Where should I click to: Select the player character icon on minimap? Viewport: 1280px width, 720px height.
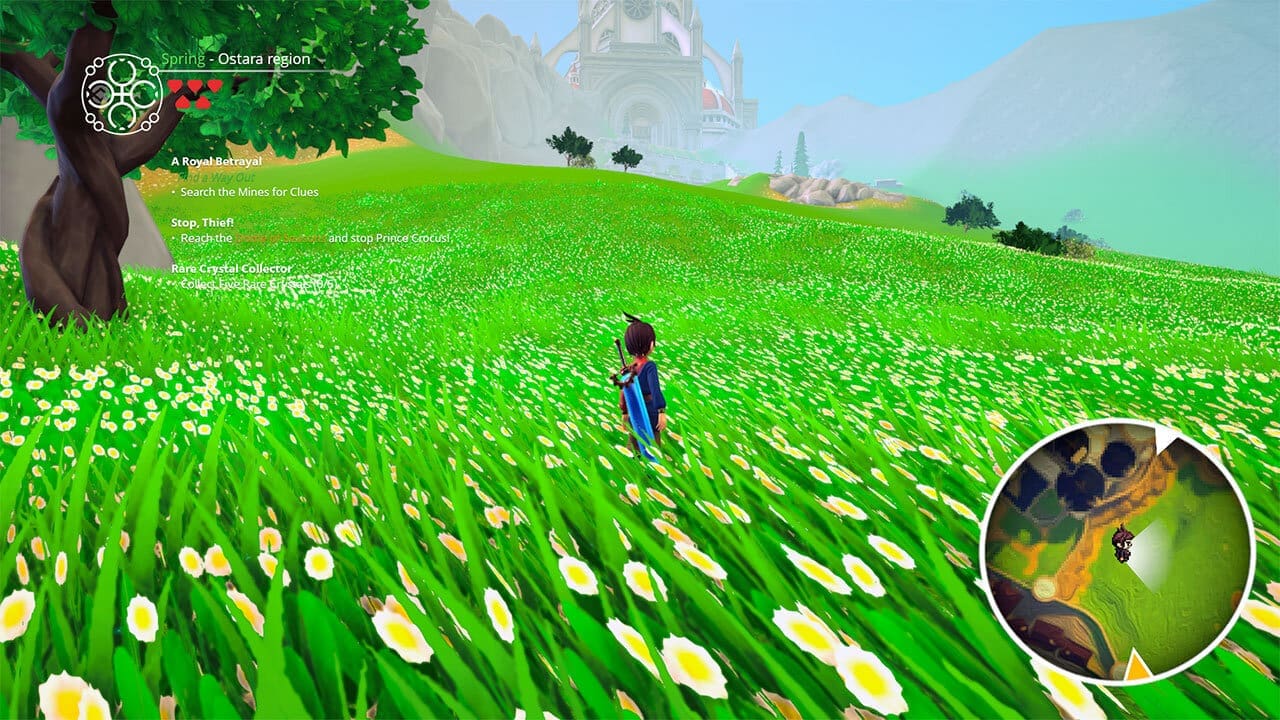pyautogui.click(x=1122, y=543)
